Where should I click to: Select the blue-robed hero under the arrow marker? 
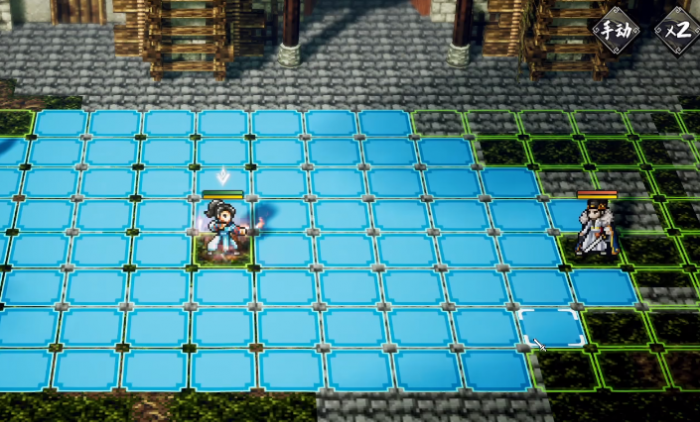(224, 230)
